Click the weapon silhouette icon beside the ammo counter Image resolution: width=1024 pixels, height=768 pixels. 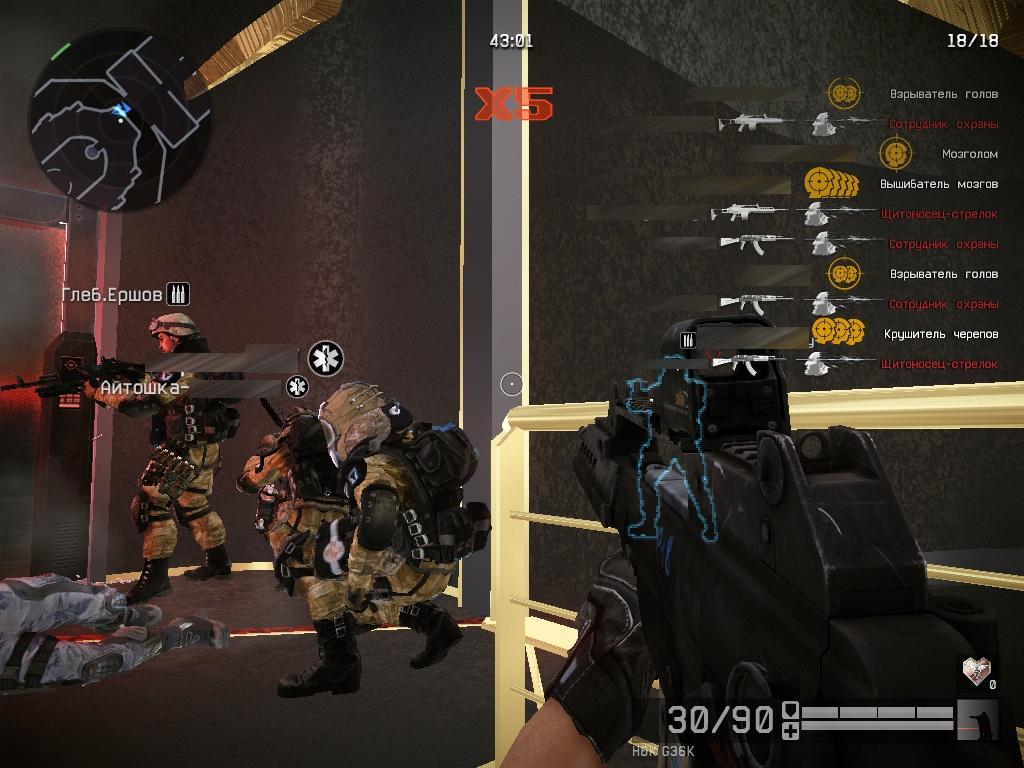point(977,718)
